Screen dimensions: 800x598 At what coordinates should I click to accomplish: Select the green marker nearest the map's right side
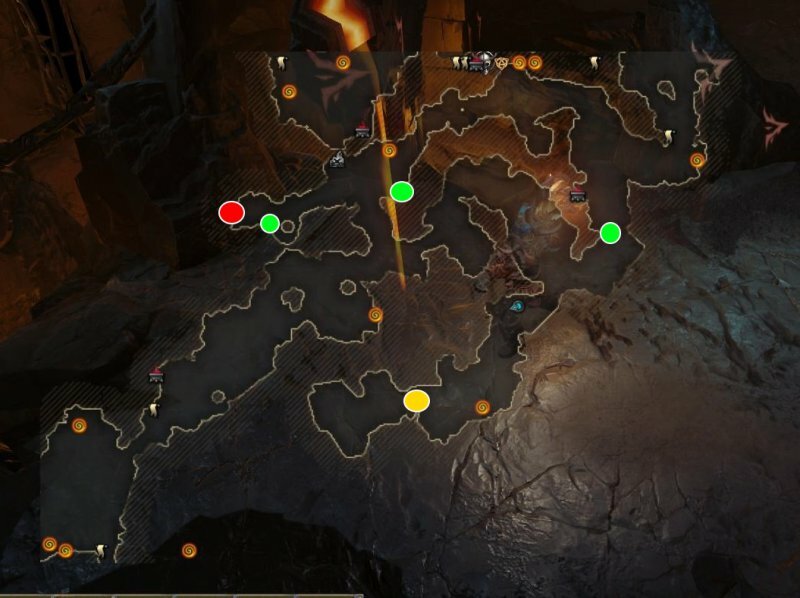610,233
